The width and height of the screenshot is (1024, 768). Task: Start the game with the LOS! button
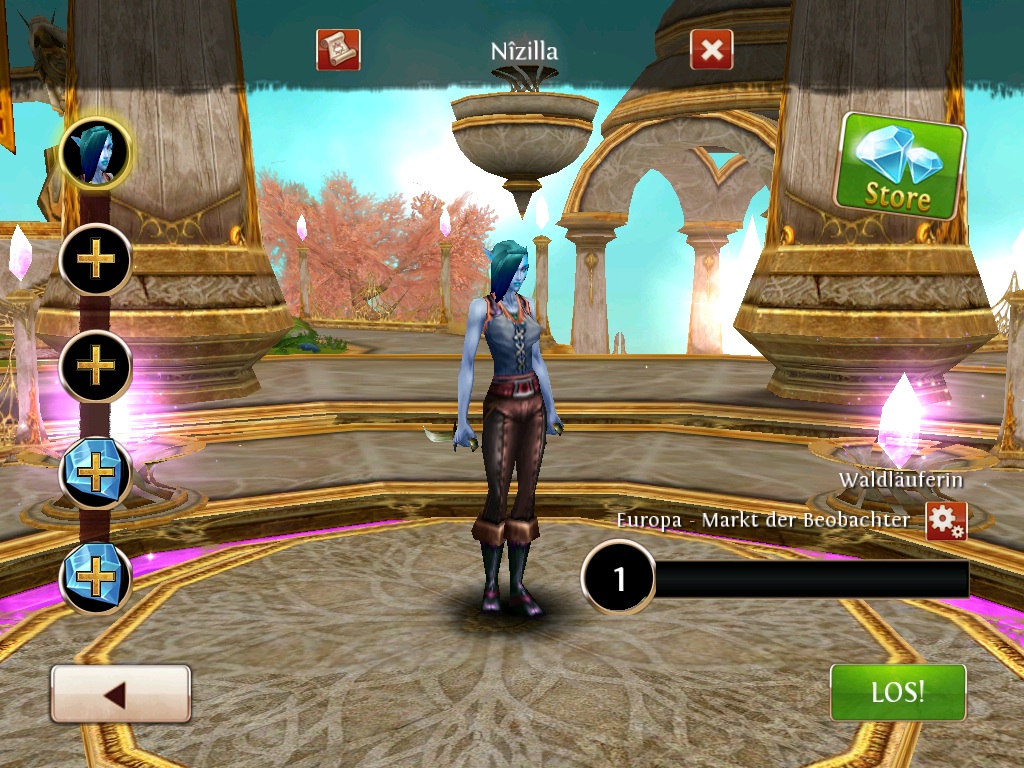[x=898, y=692]
